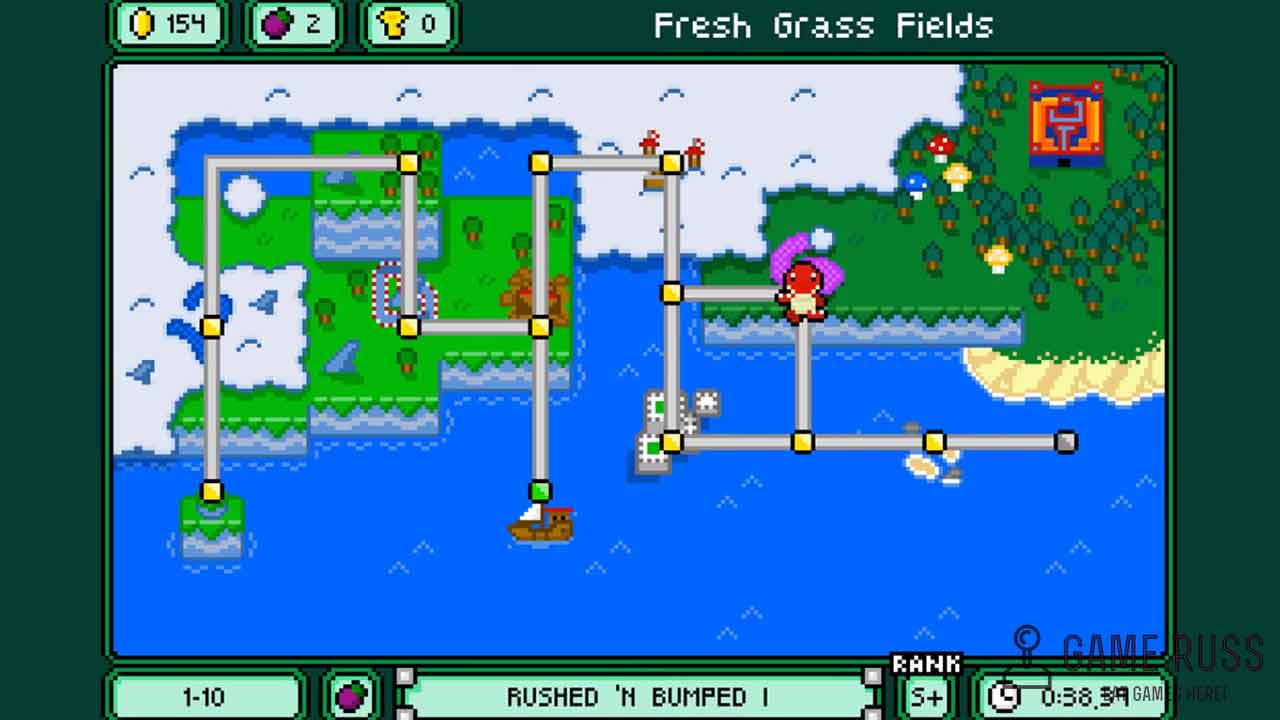This screenshot has width=1280, height=720.
Task: Select the level node on the small island
Action: 211,491
